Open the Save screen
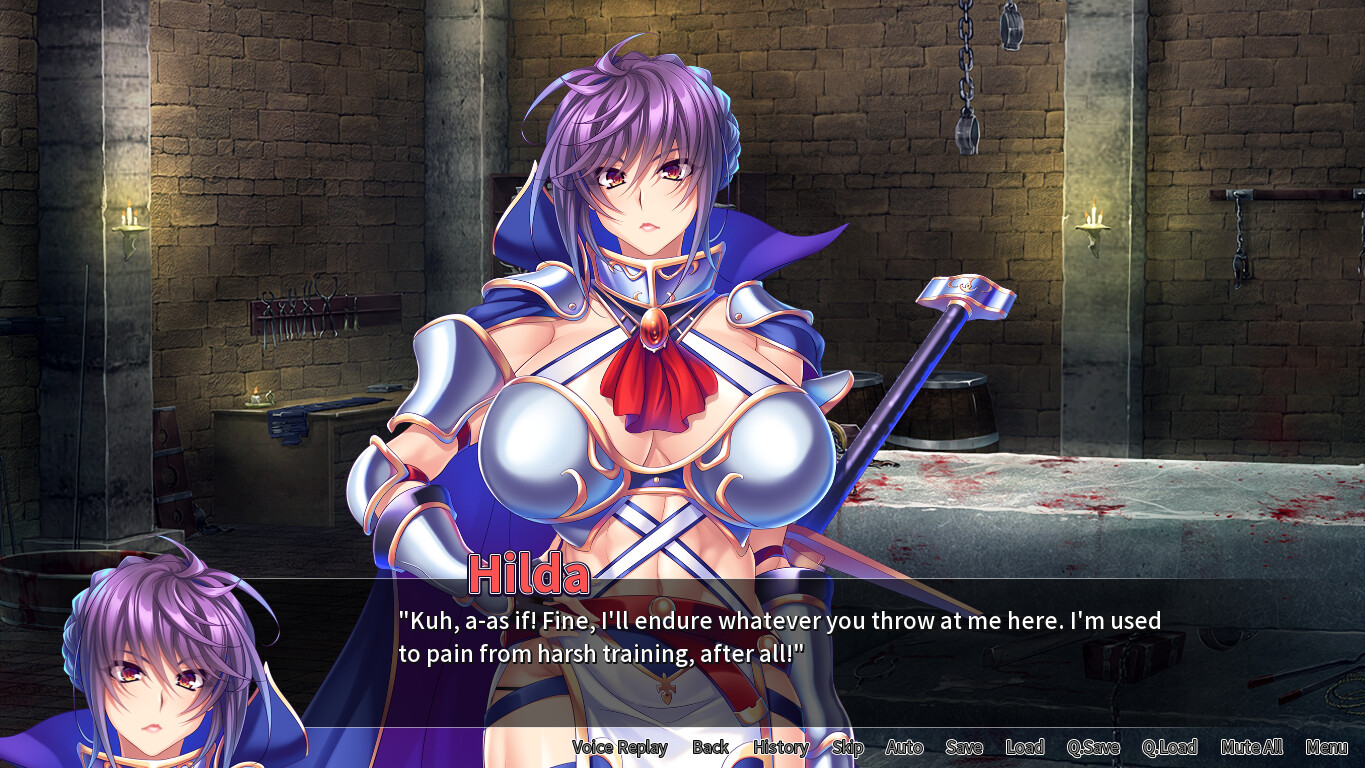The image size is (1365, 768). pos(963,747)
